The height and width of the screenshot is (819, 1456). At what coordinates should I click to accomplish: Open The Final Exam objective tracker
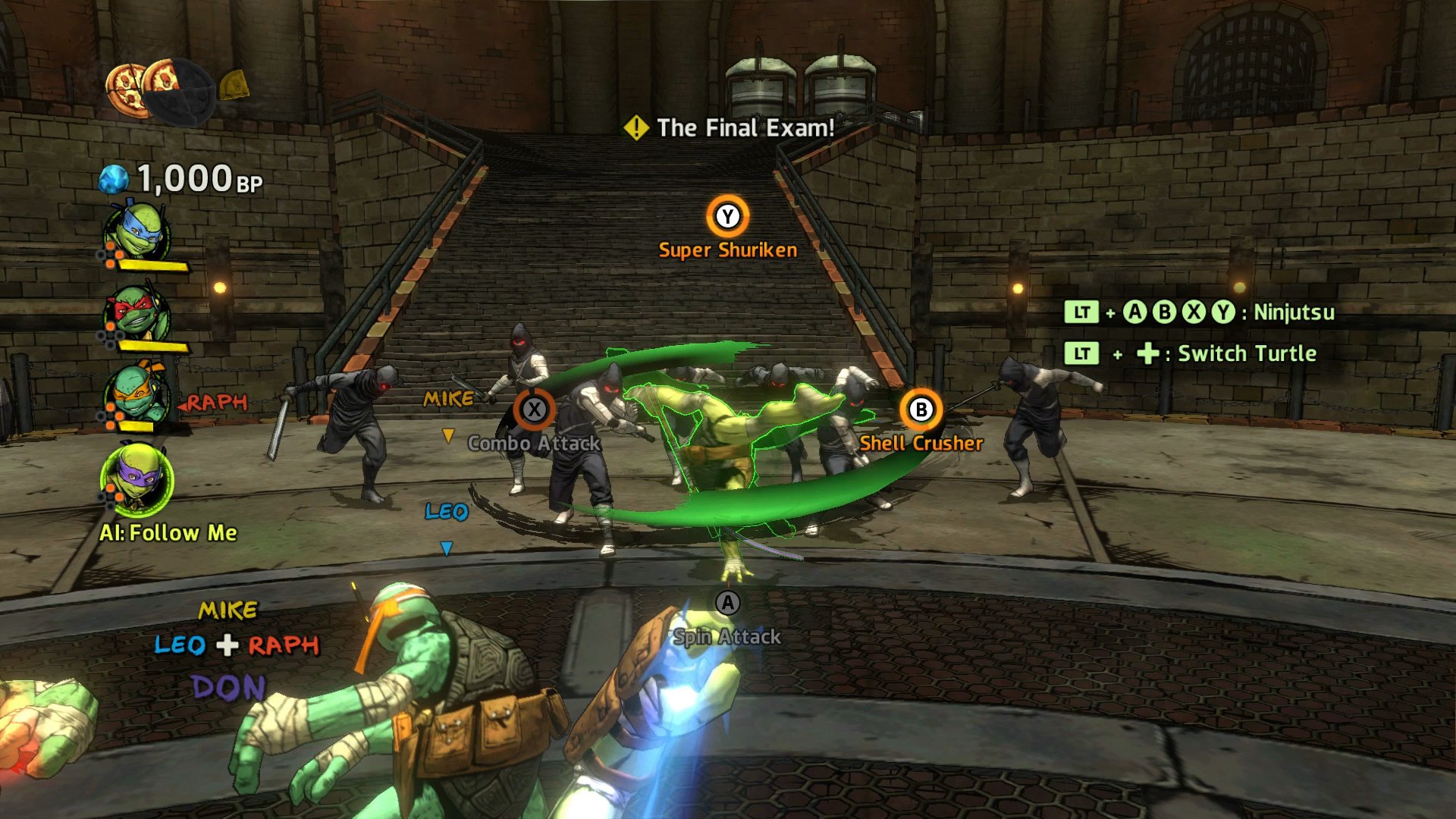(x=730, y=127)
